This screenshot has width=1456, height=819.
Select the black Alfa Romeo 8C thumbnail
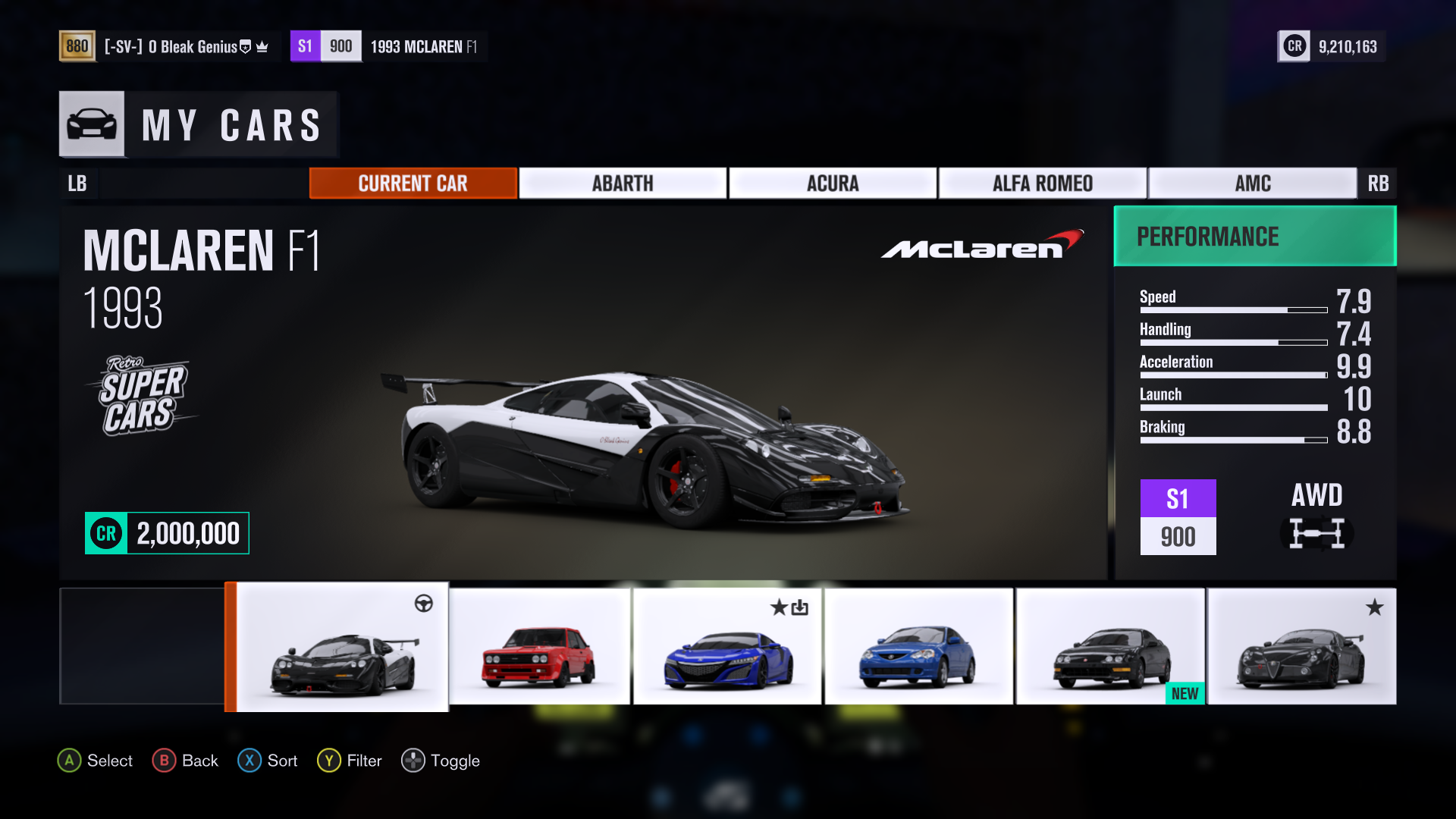point(1301,647)
